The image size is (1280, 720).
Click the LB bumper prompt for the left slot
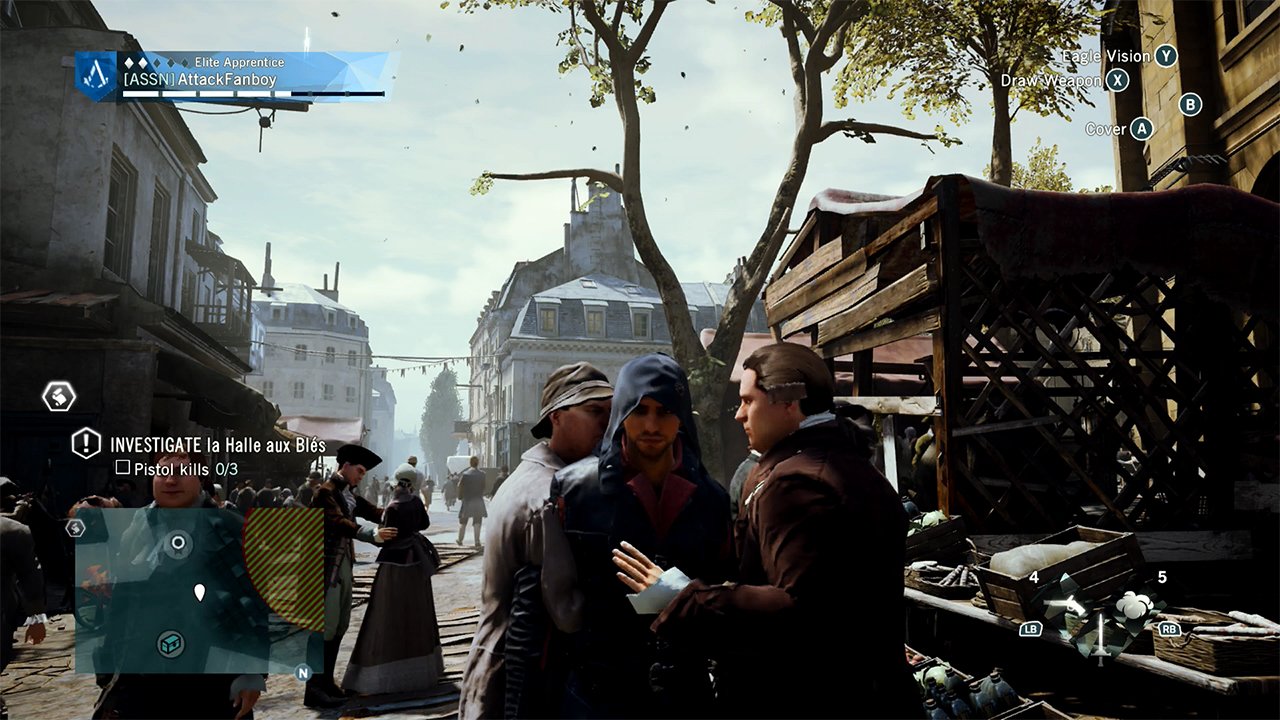pyautogui.click(x=1032, y=629)
